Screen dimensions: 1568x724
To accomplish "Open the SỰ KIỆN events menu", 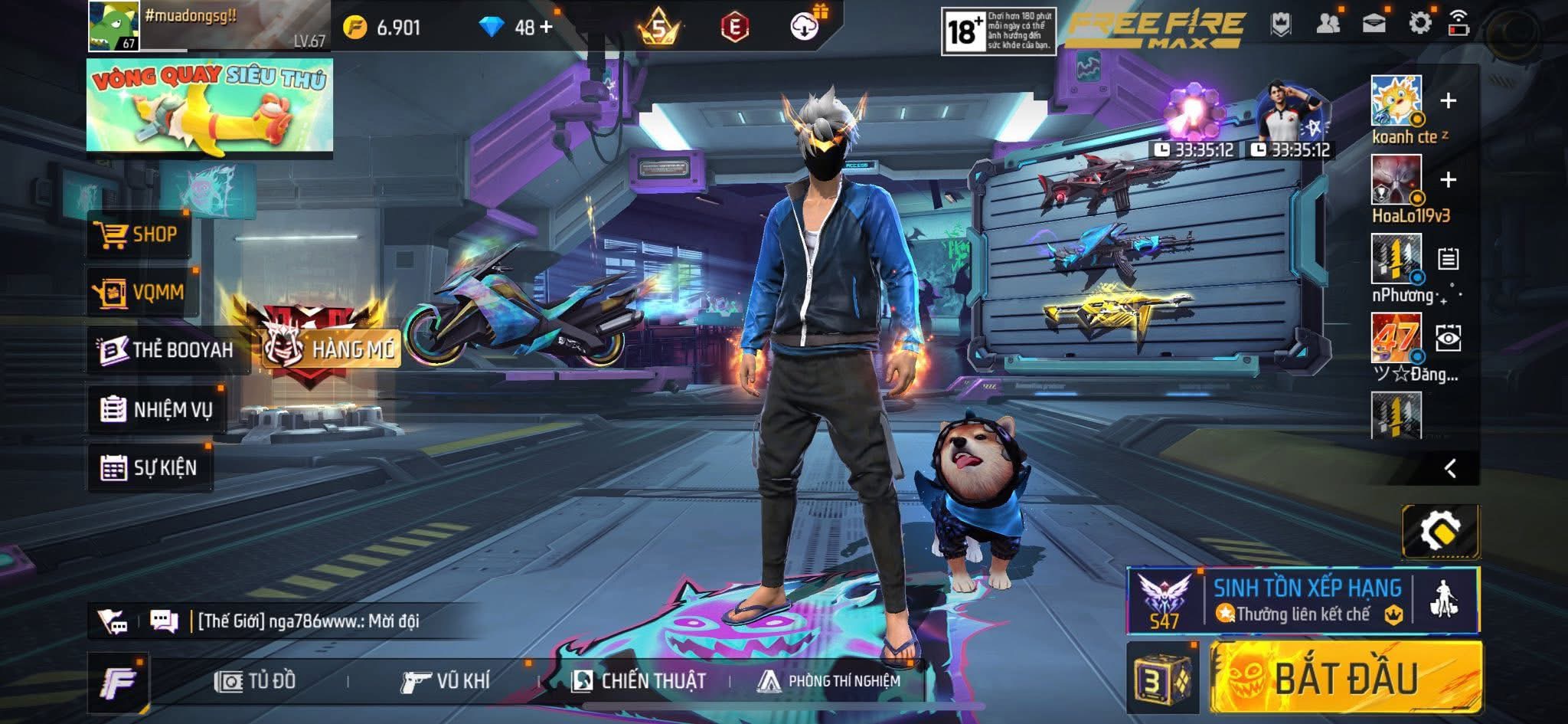I will click(x=149, y=467).
